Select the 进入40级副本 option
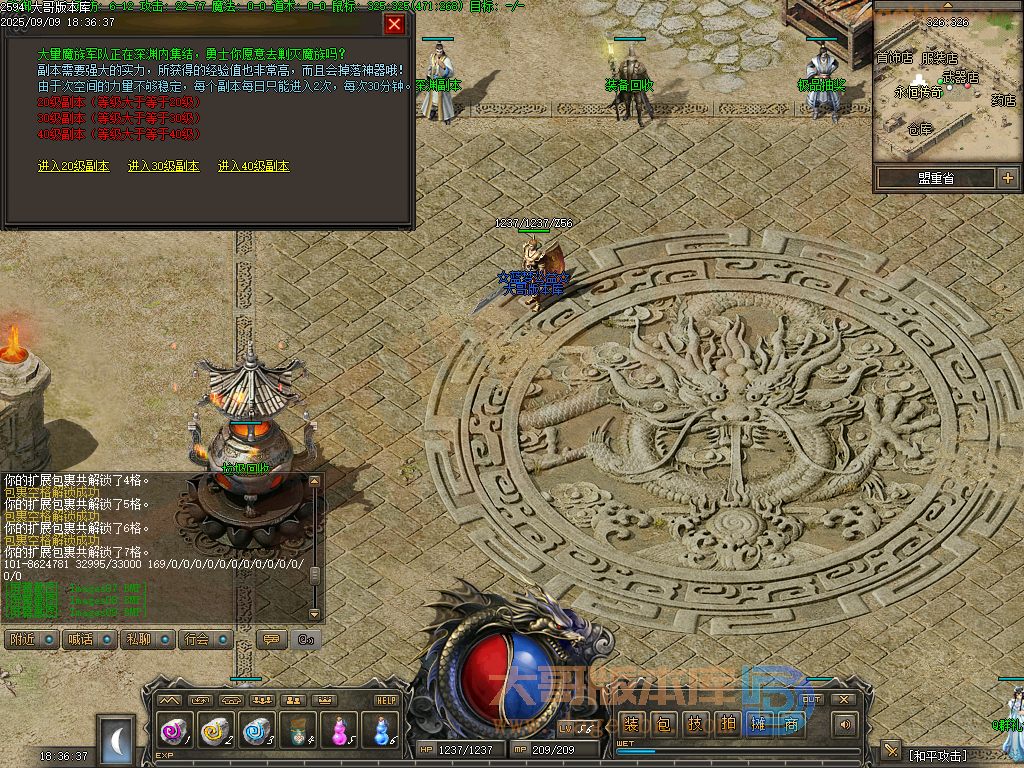Screen dimensions: 1024x768 [x=254, y=166]
